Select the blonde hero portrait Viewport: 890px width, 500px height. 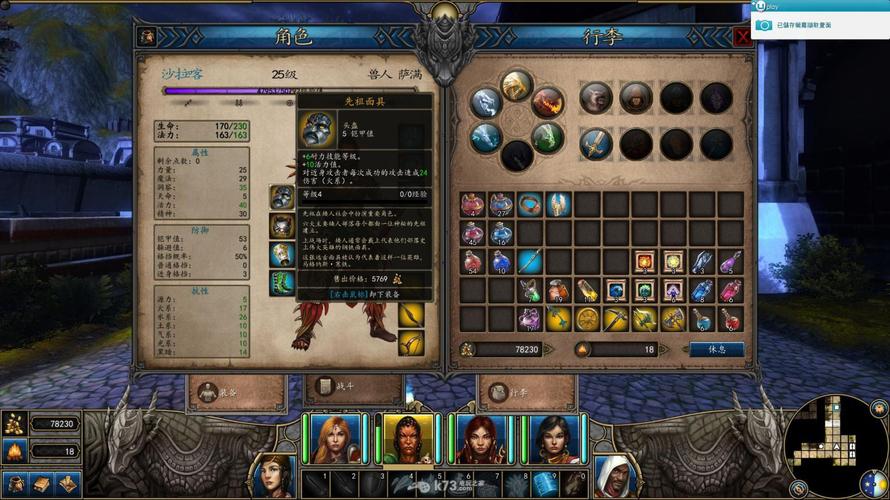click(x=336, y=439)
